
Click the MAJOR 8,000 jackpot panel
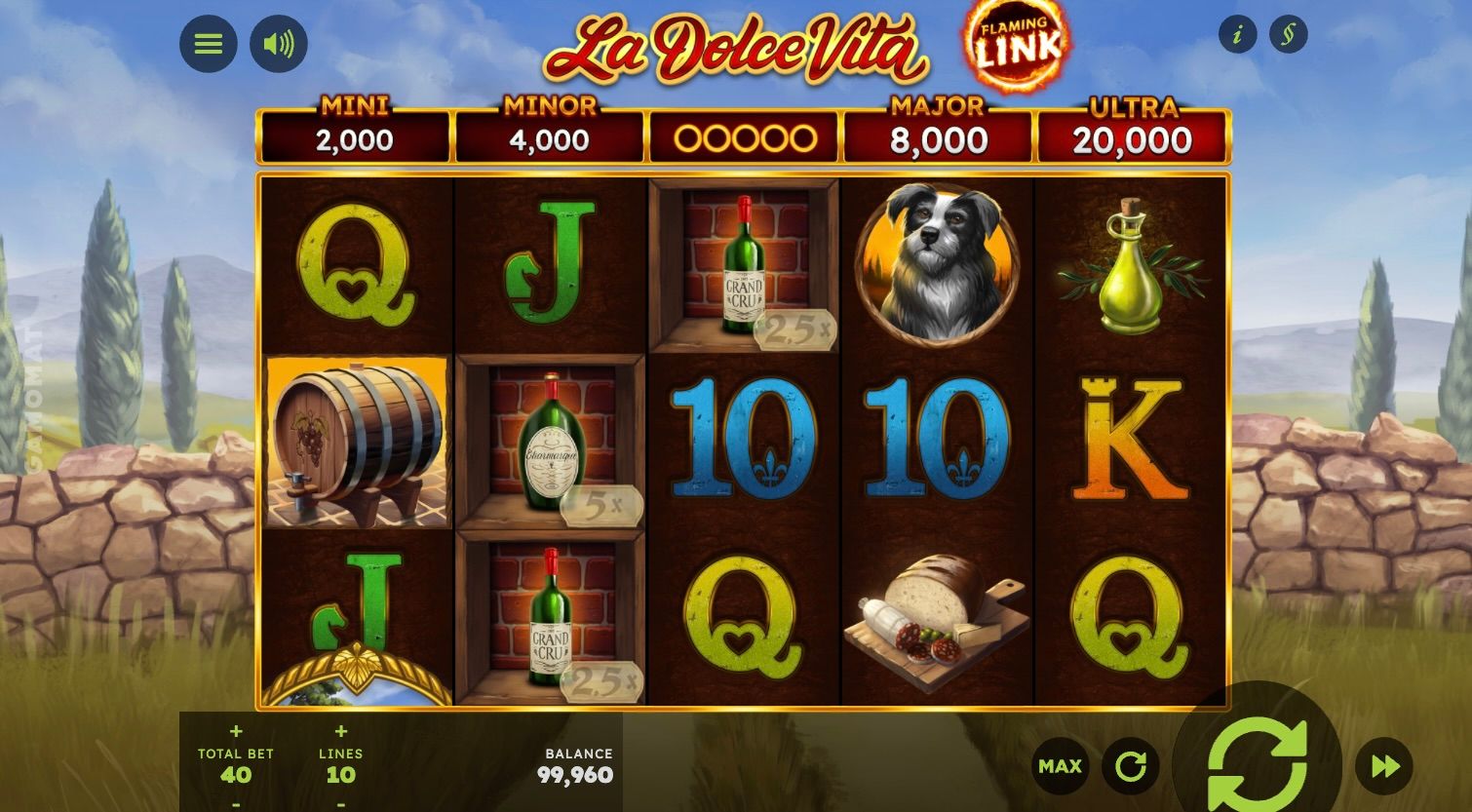938,130
